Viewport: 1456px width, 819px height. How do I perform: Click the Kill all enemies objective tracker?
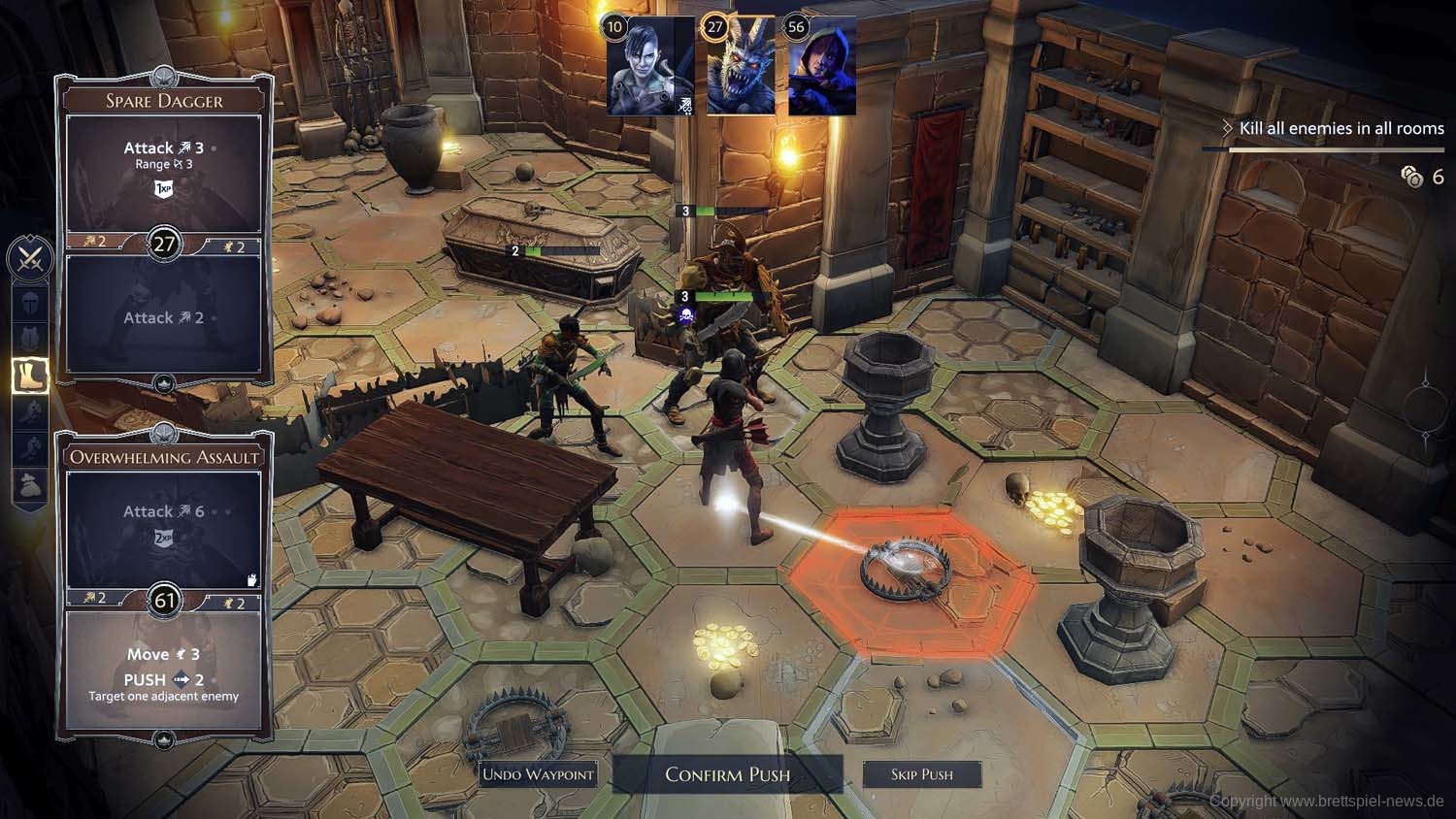pyautogui.click(x=1340, y=128)
